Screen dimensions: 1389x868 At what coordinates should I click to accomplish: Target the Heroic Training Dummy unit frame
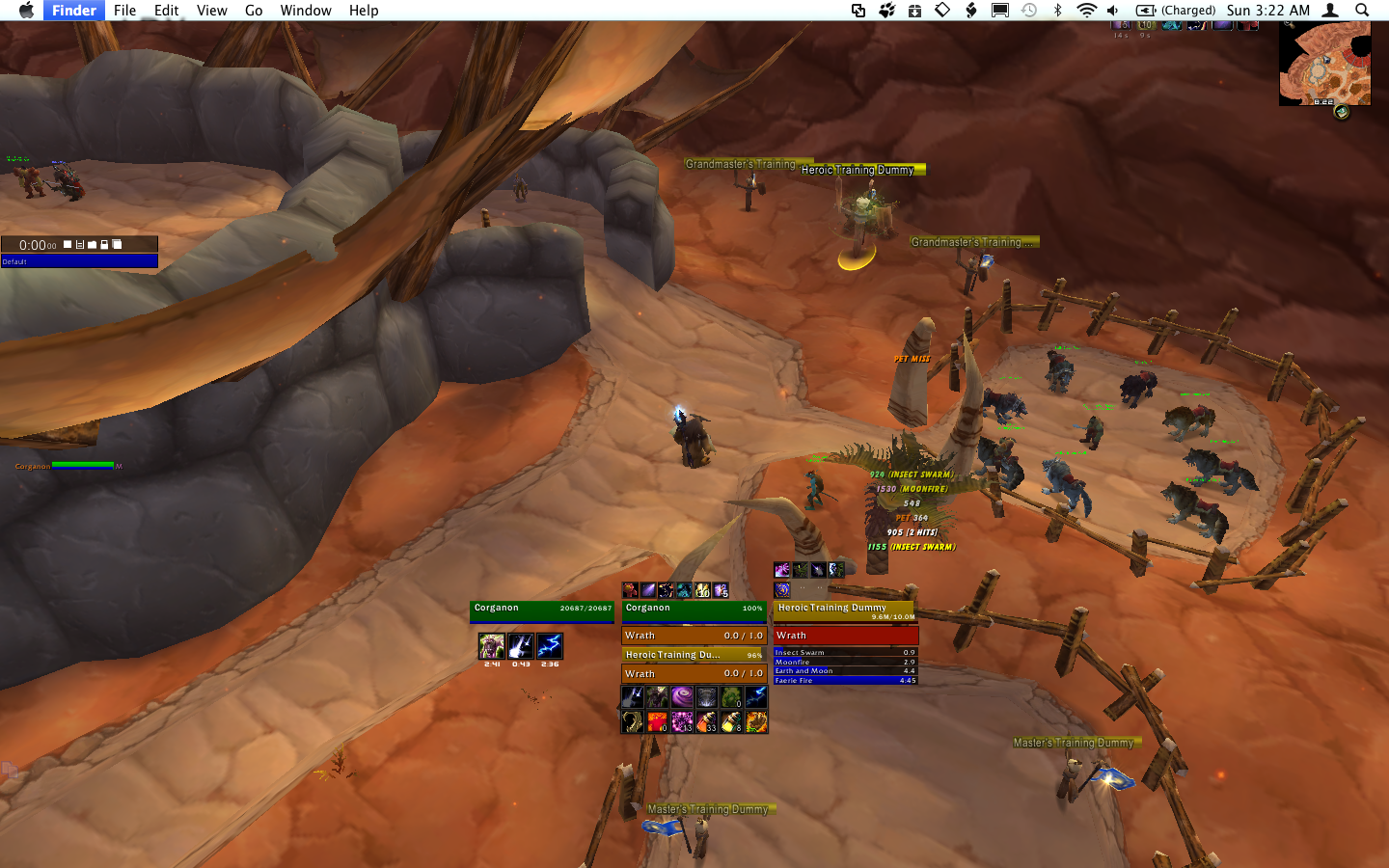[x=844, y=610]
